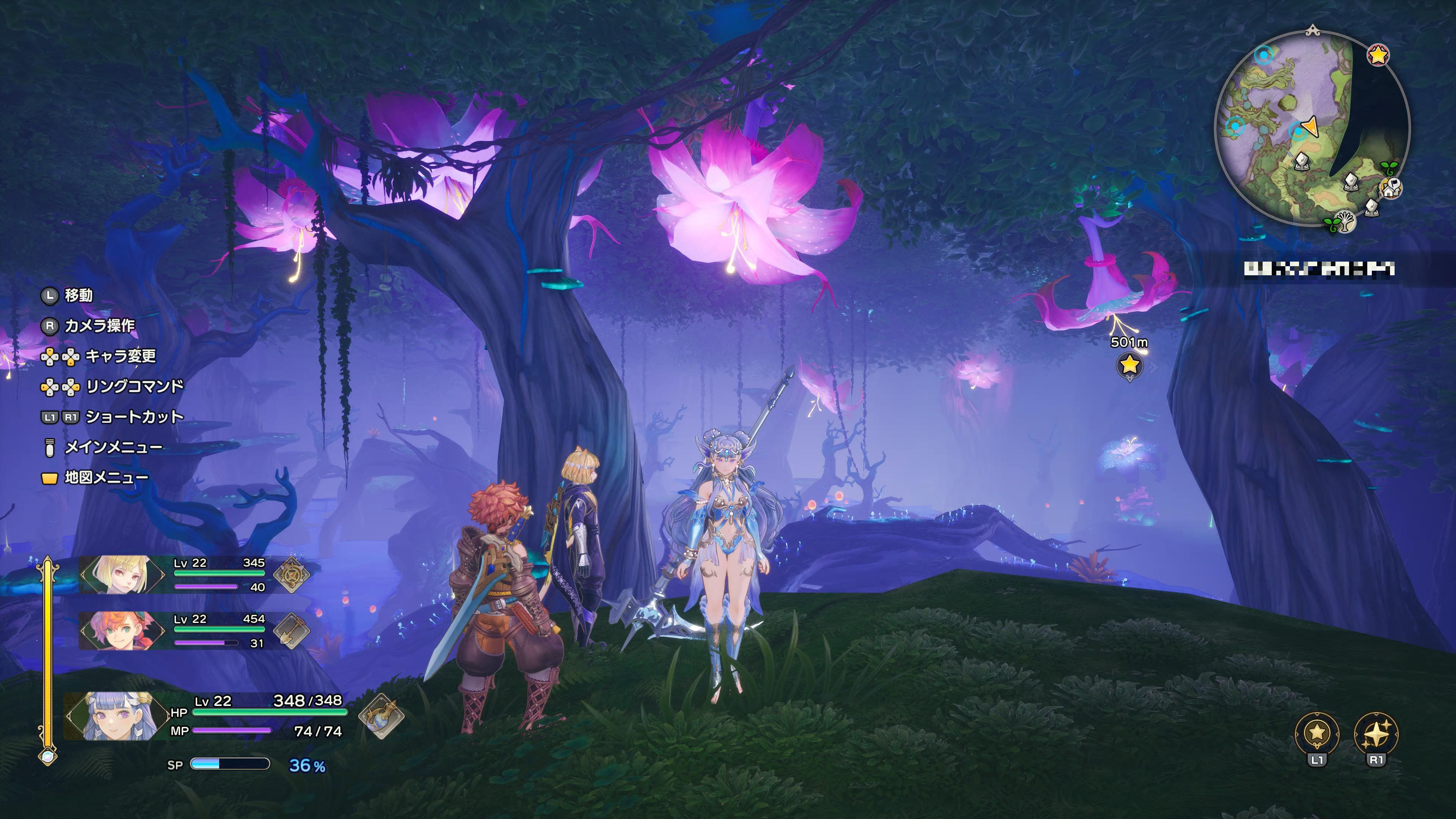Click the star waypoint showing 501m
1456x819 pixels.
point(1129,365)
